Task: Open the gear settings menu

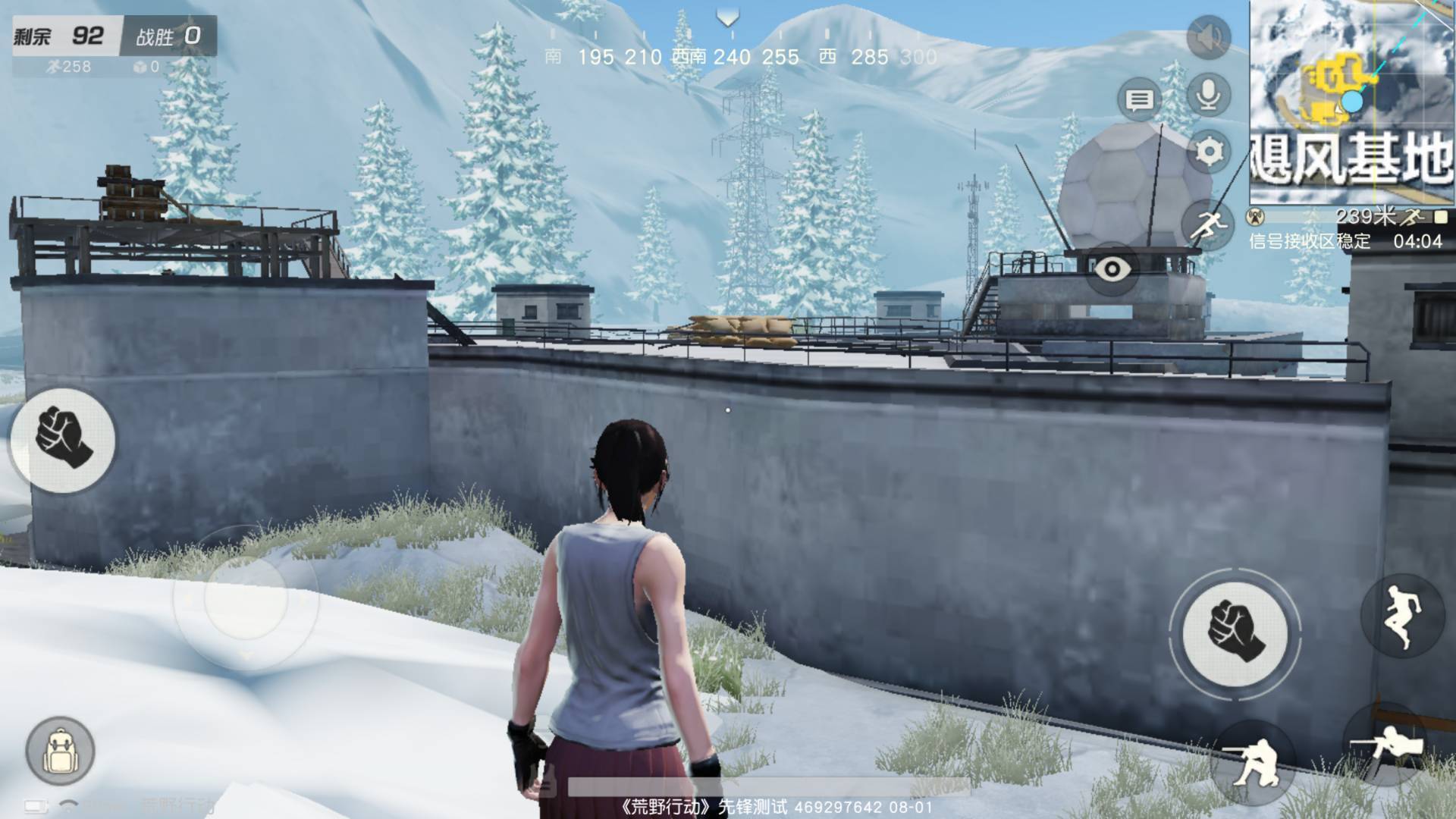Action: coord(1209,152)
